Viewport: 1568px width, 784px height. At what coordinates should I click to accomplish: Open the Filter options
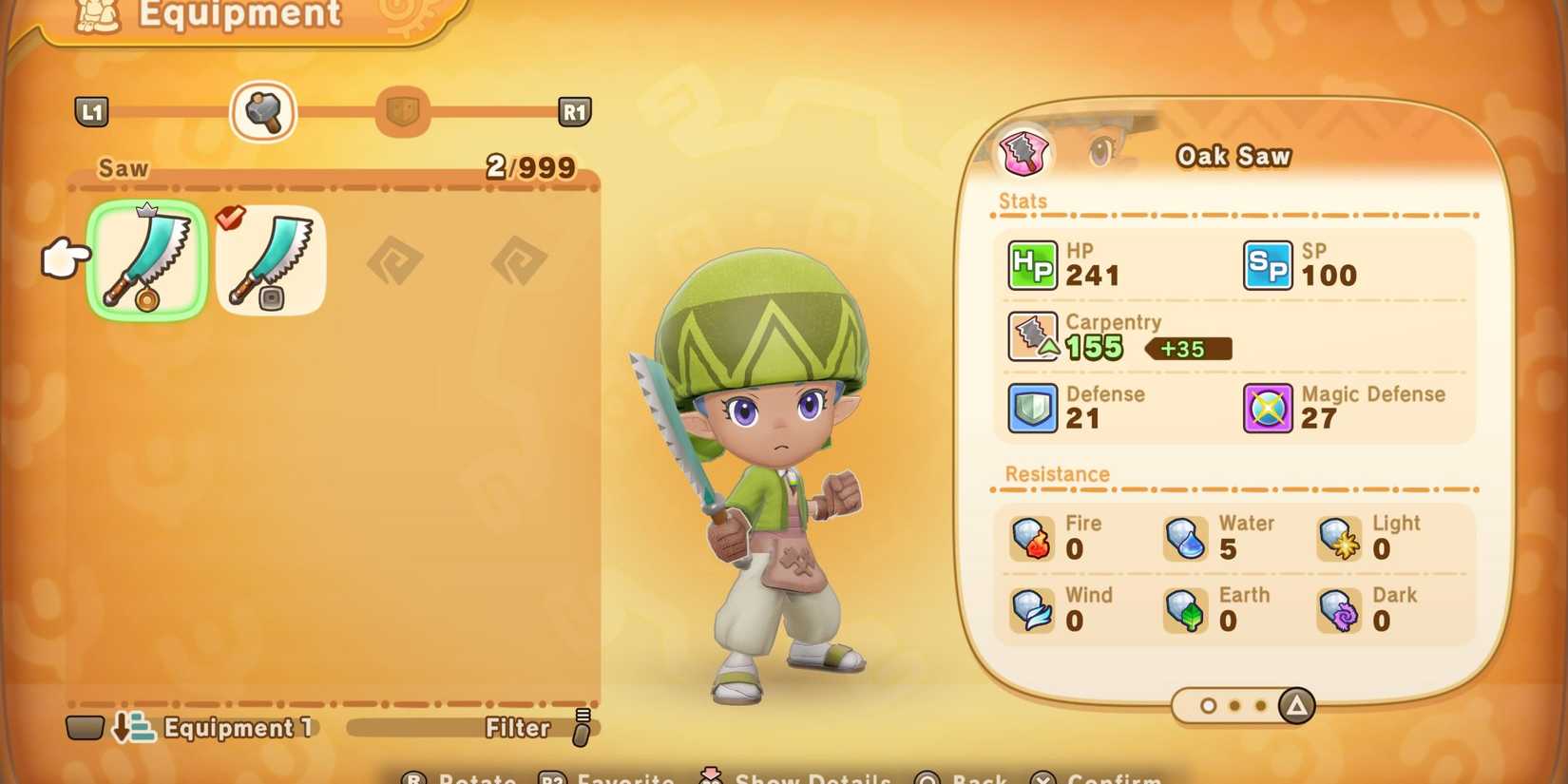tap(516, 729)
